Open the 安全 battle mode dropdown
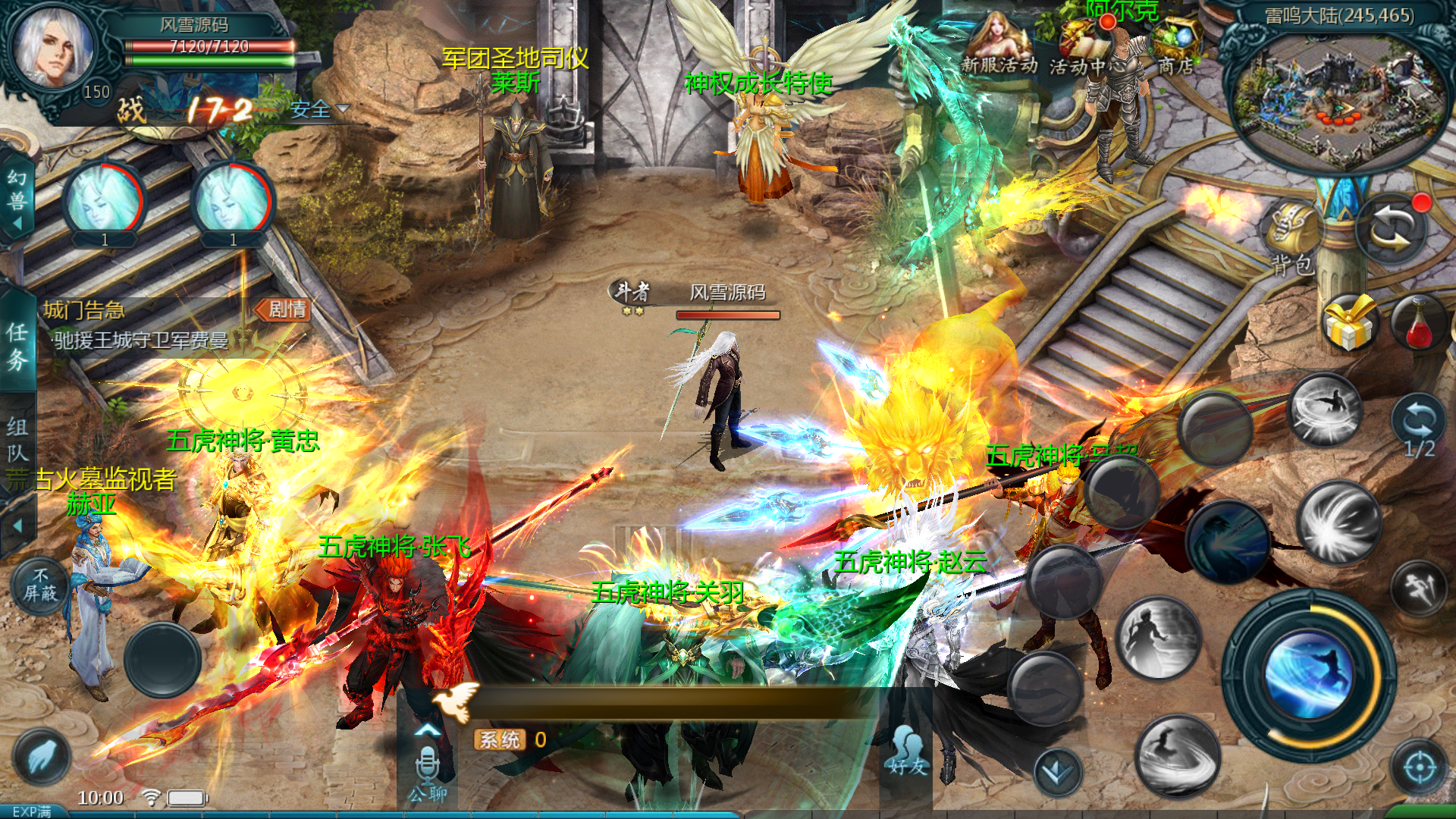 tap(315, 111)
